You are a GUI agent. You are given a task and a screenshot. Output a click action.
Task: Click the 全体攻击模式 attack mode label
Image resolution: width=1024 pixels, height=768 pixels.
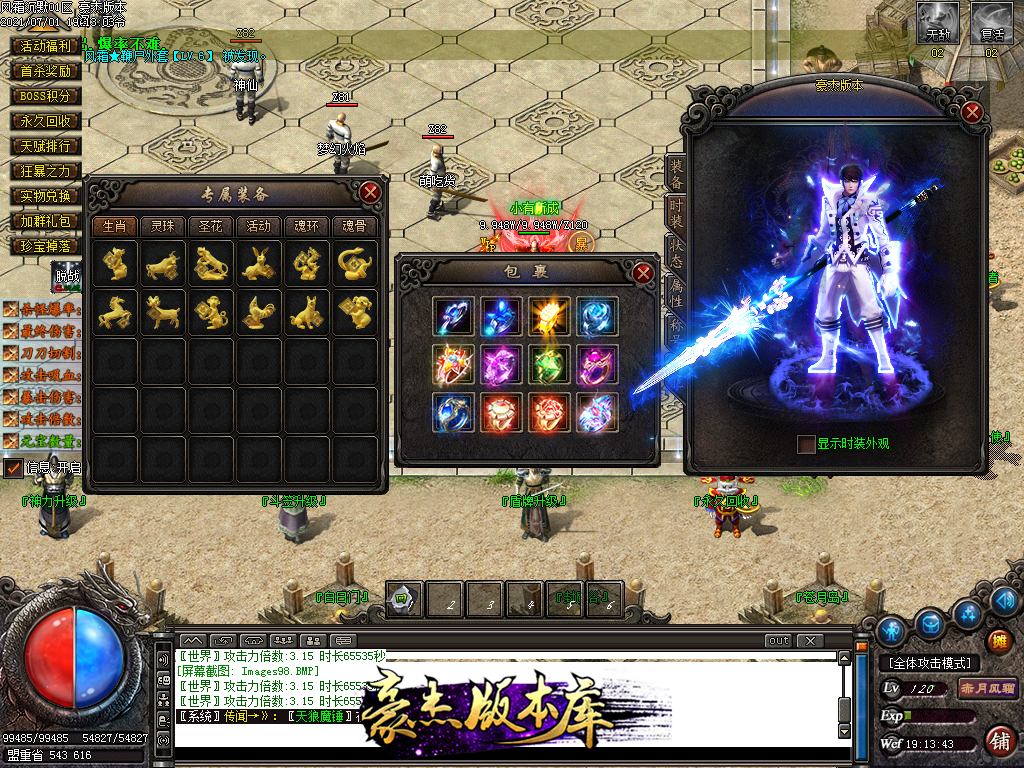point(930,663)
